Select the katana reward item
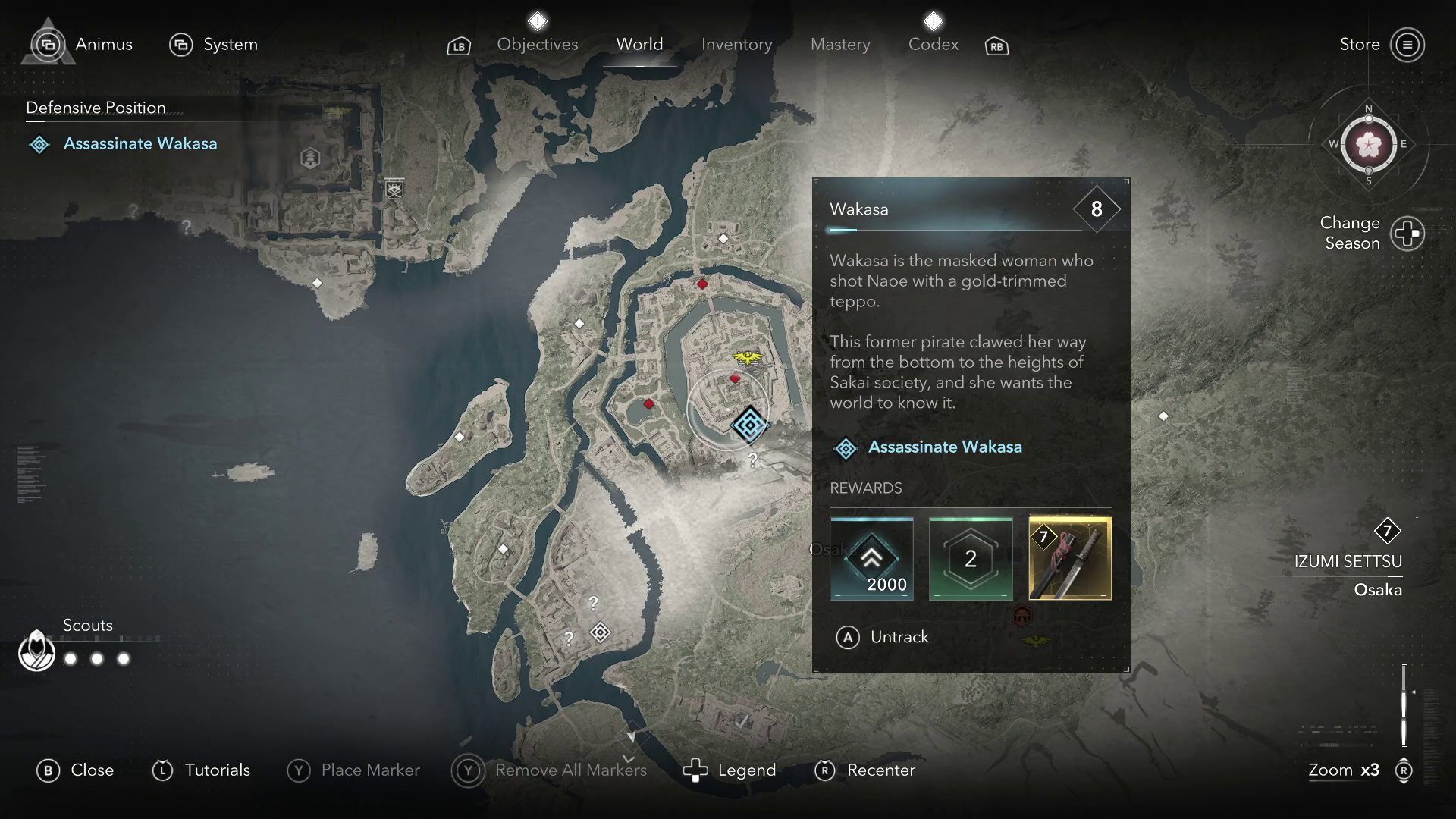This screenshot has height=819, width=1456. [x=1069, y=559]
